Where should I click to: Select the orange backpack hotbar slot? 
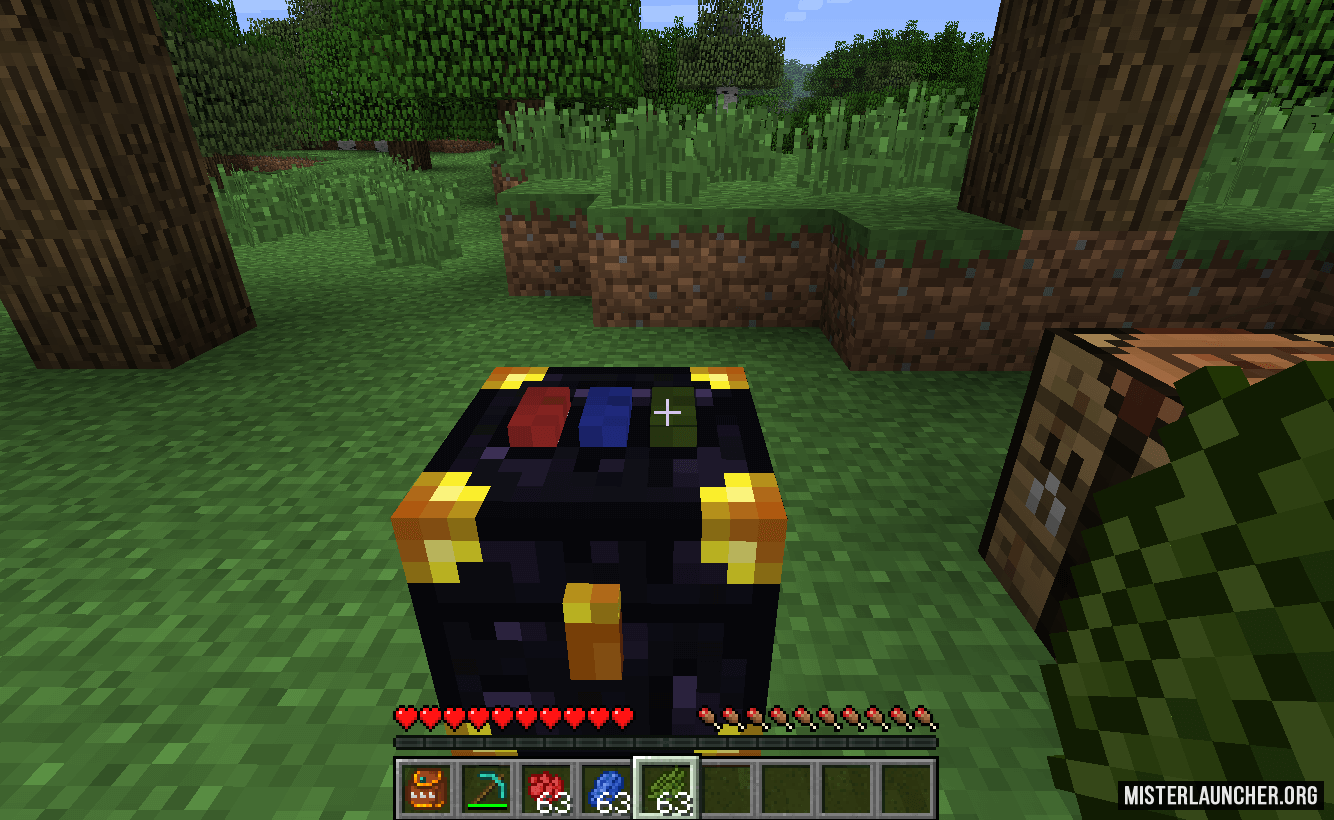pyautogui.click(x=426, y=788)
